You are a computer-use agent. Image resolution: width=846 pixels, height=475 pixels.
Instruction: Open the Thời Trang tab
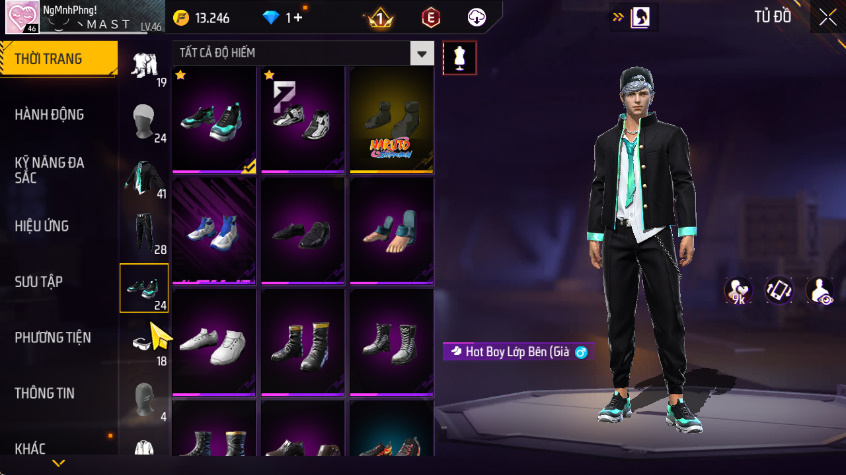pos(58,59)
